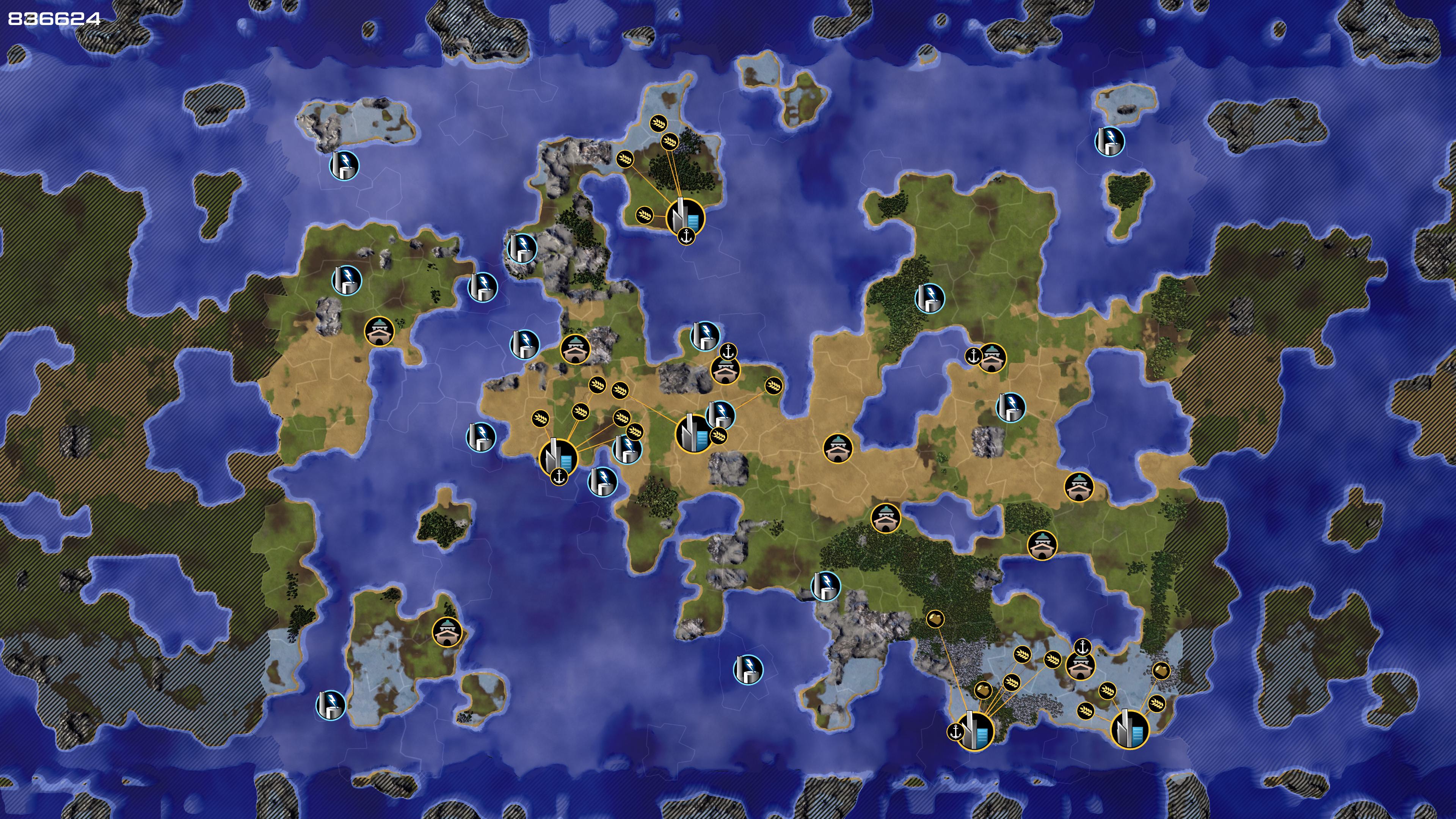Select the fortress marker on the southwestern snowy island
Screen dimensions: 1456x819
coord(447,631)
